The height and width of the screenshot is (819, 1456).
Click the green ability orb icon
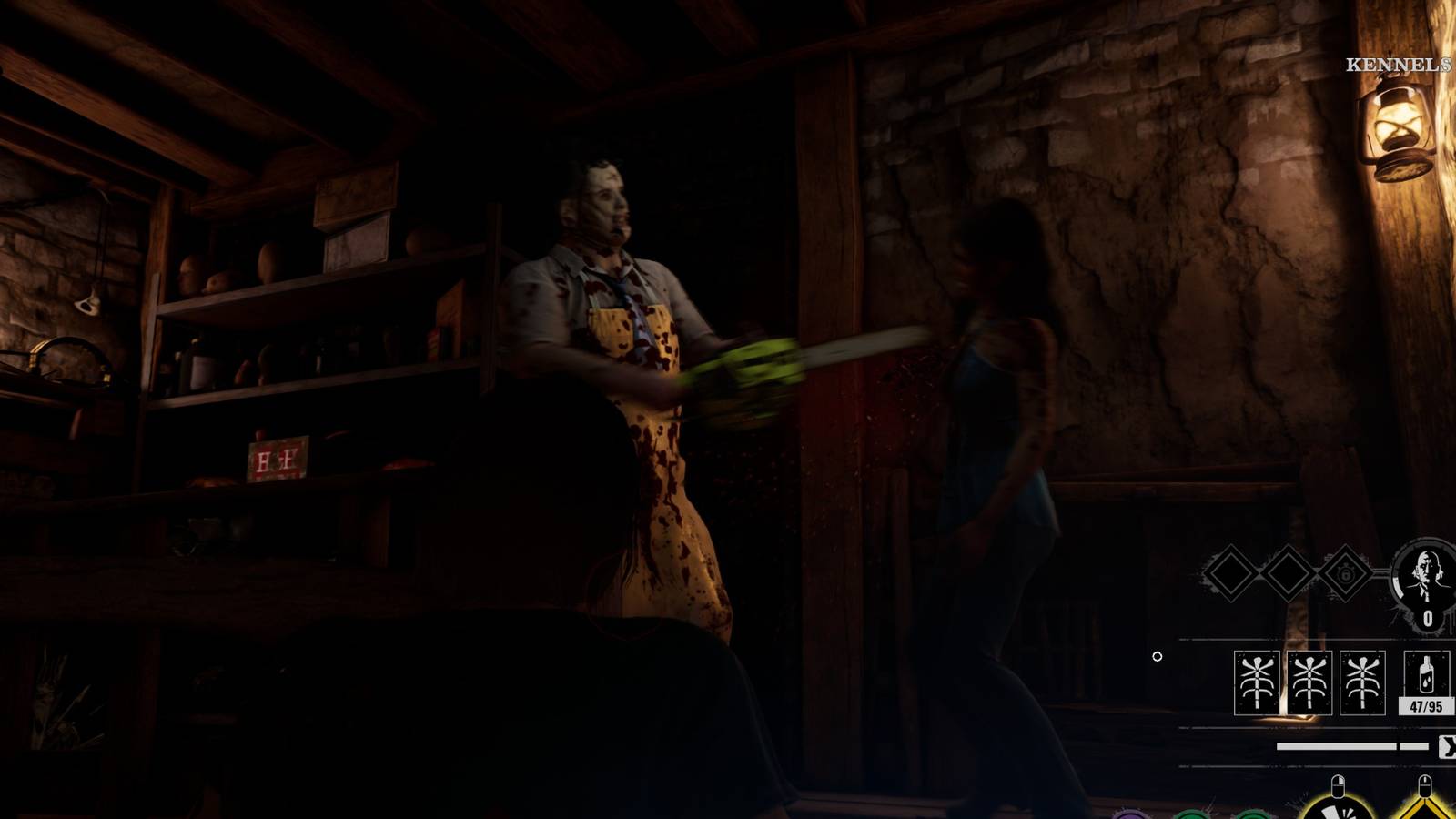(x=1189, y=814)
